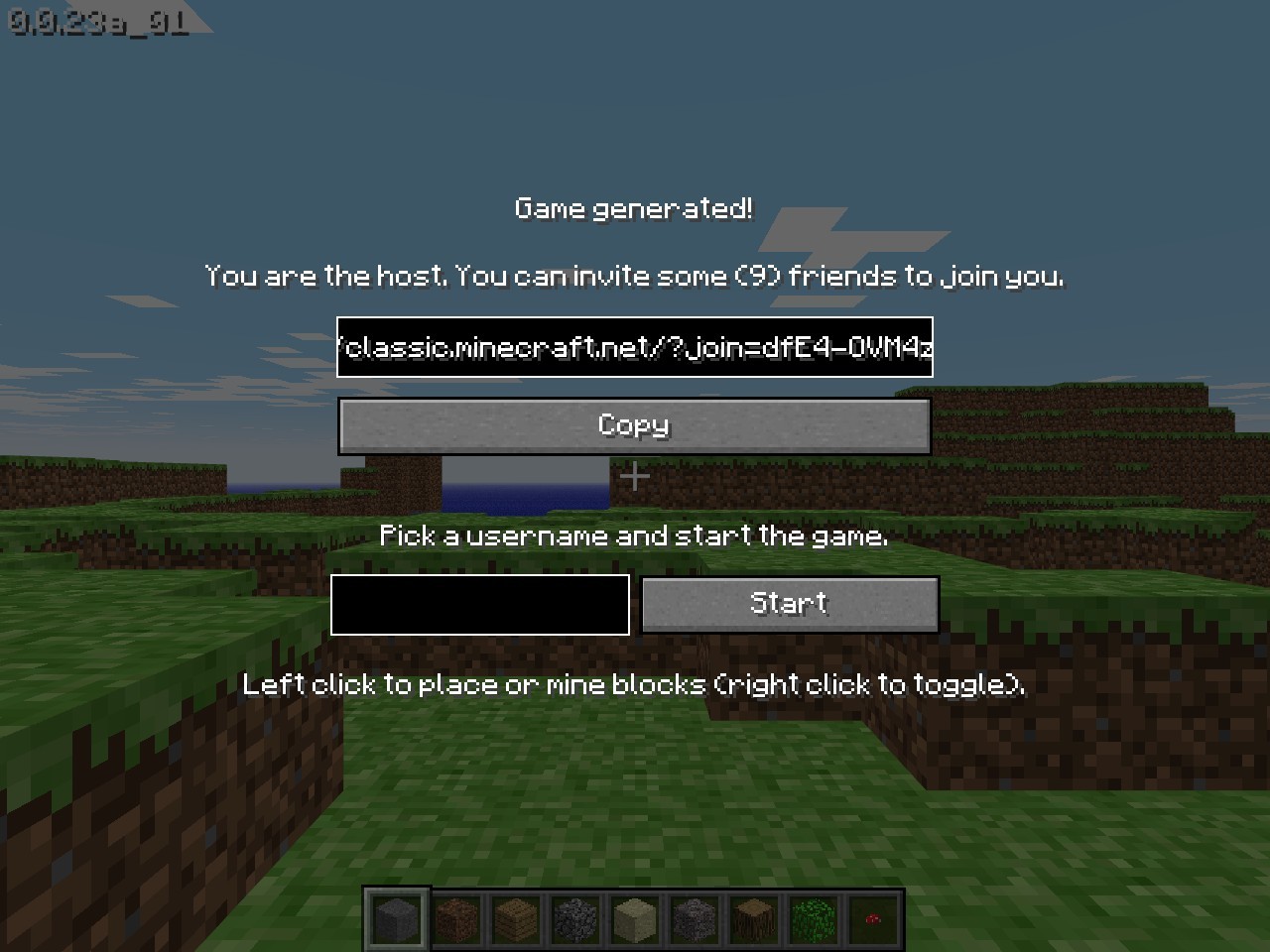Select the gravel block
The height and width of the screenshot is (952, 1270).
coord(694,917)
